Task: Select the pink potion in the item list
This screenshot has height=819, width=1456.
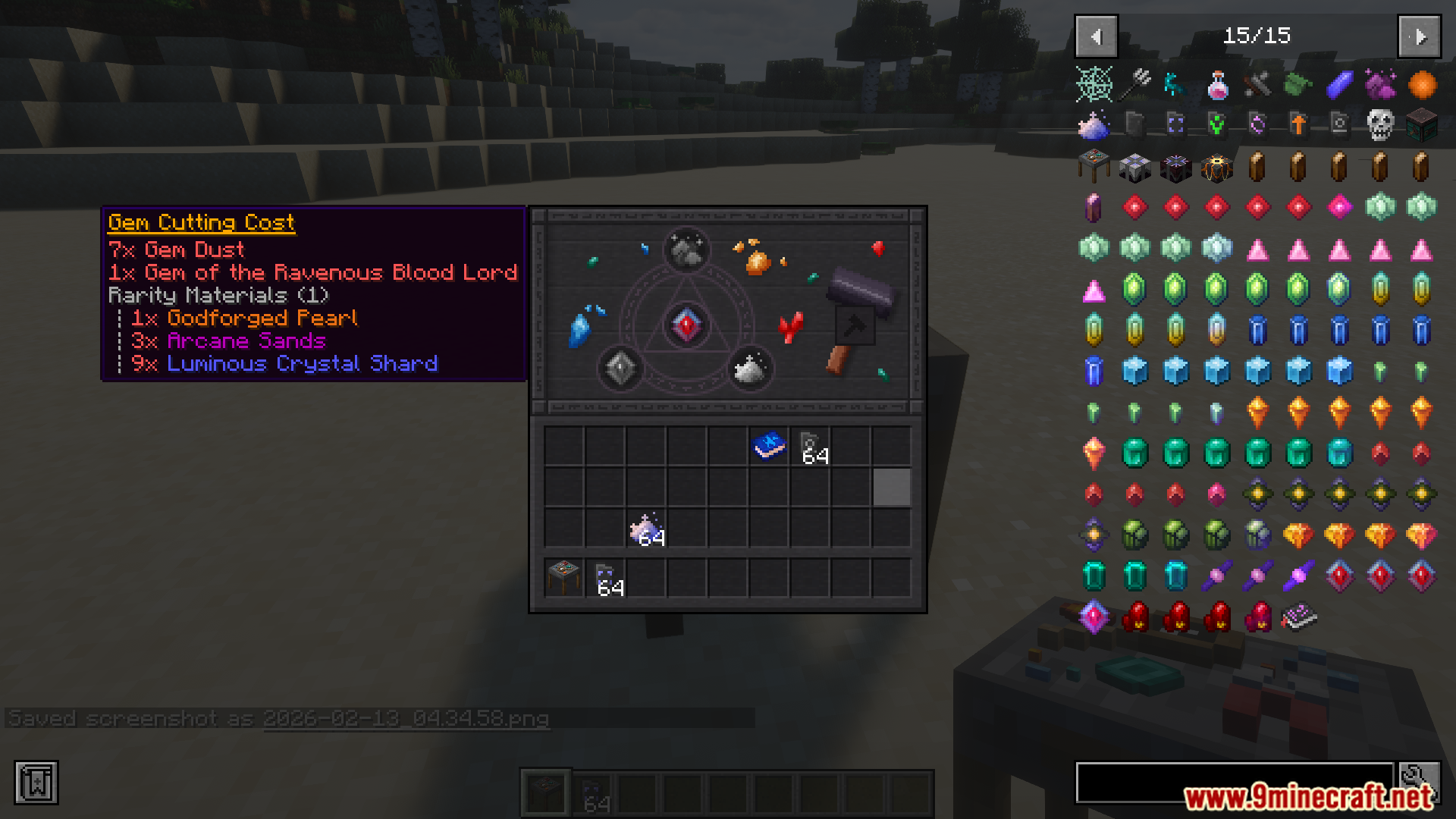Action: (x=1217, y=85)
